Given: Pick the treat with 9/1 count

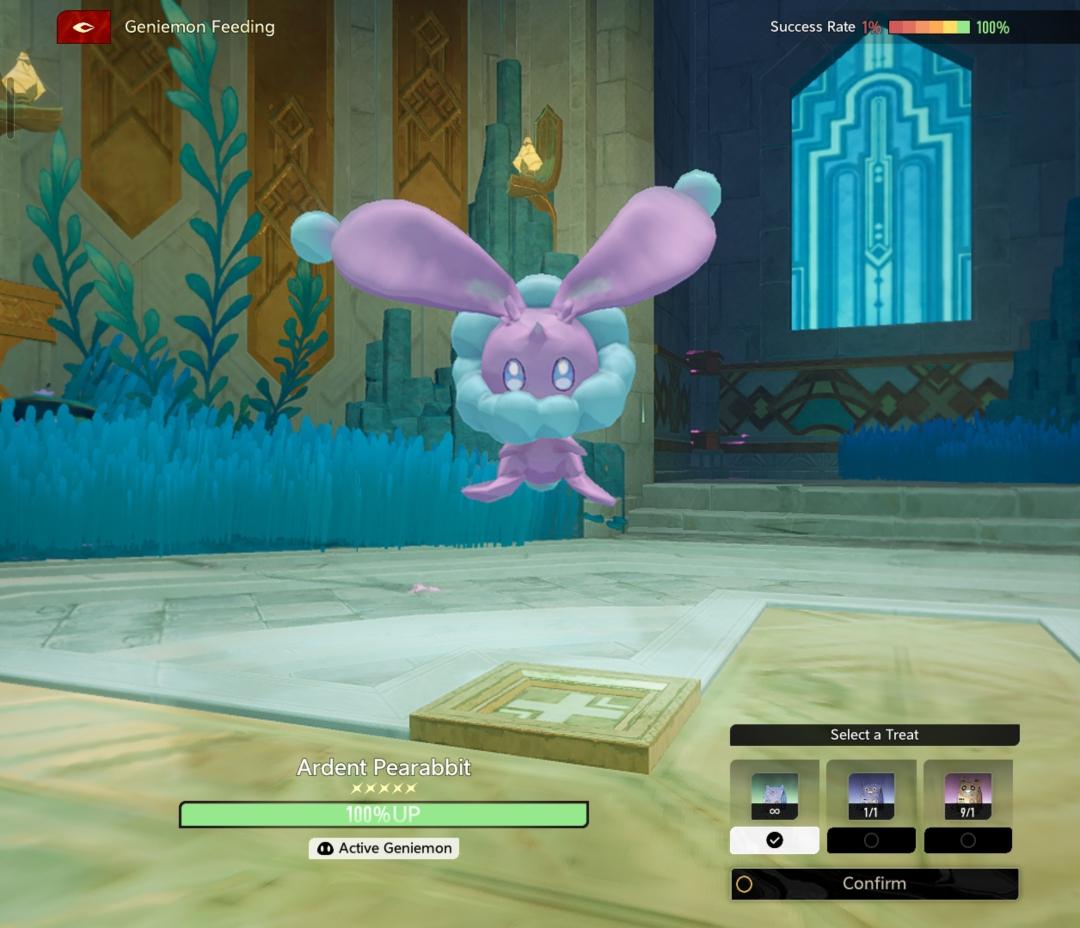Looking at the screenshot, I should click(968, 794).
